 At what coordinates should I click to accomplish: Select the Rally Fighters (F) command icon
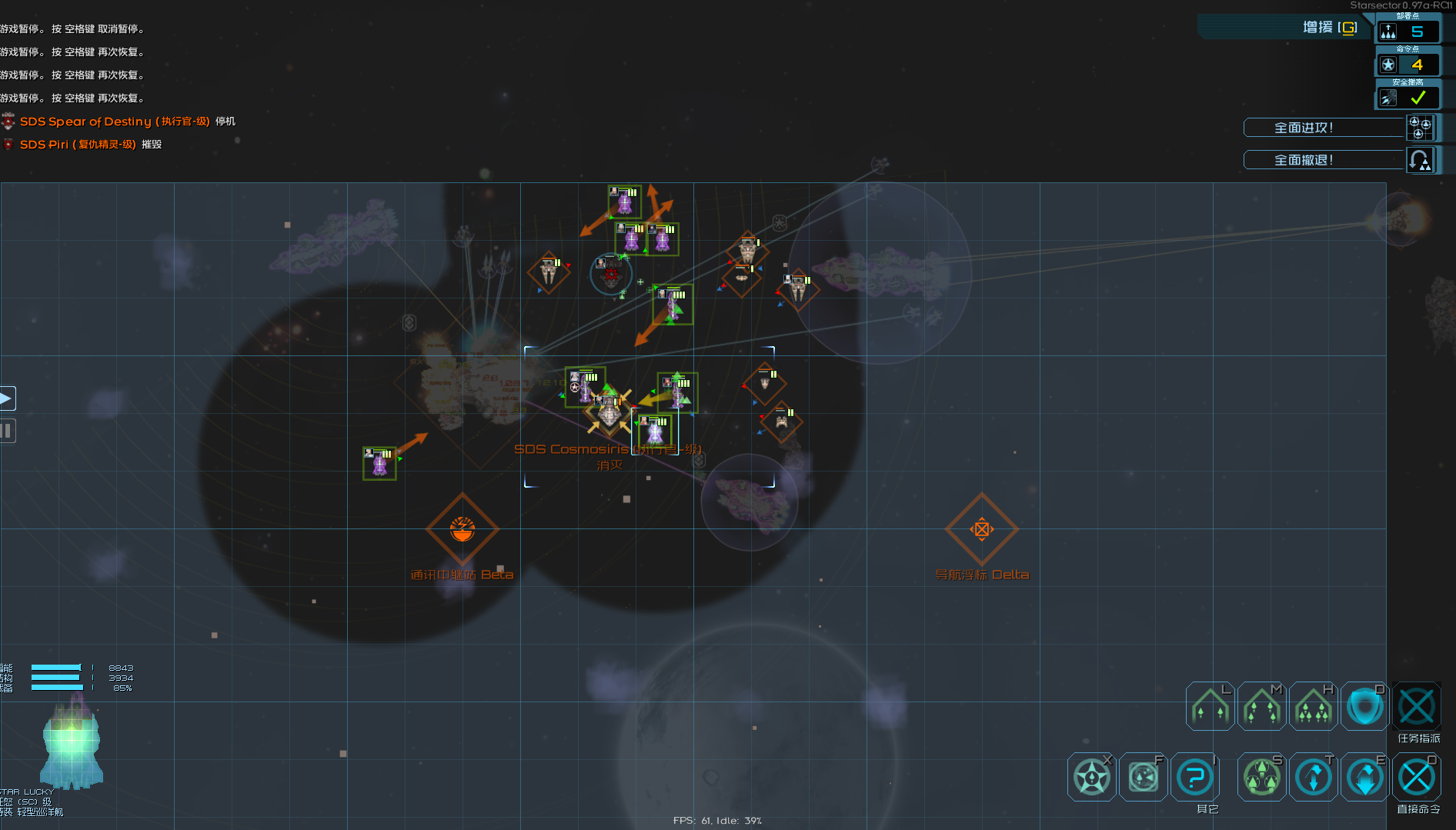[x=1143, y=776]
